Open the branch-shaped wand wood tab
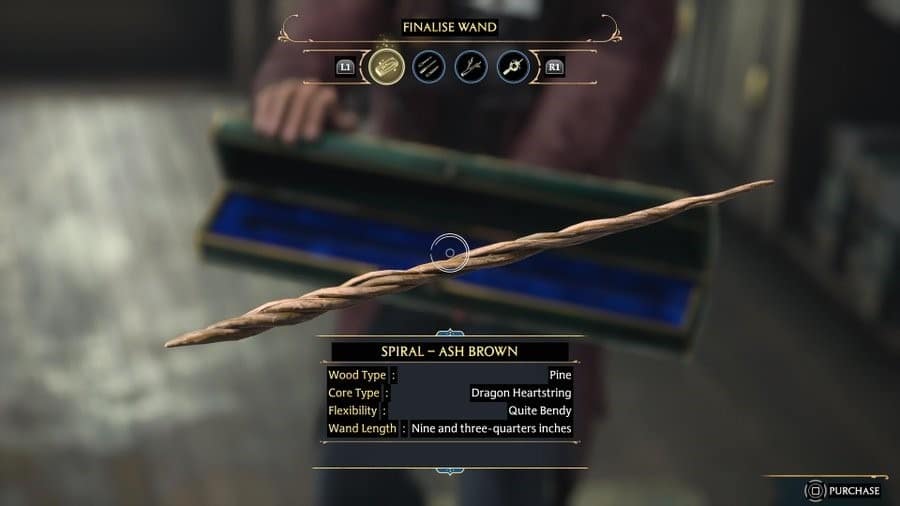The image size is (900, 506). coord(471,67)
